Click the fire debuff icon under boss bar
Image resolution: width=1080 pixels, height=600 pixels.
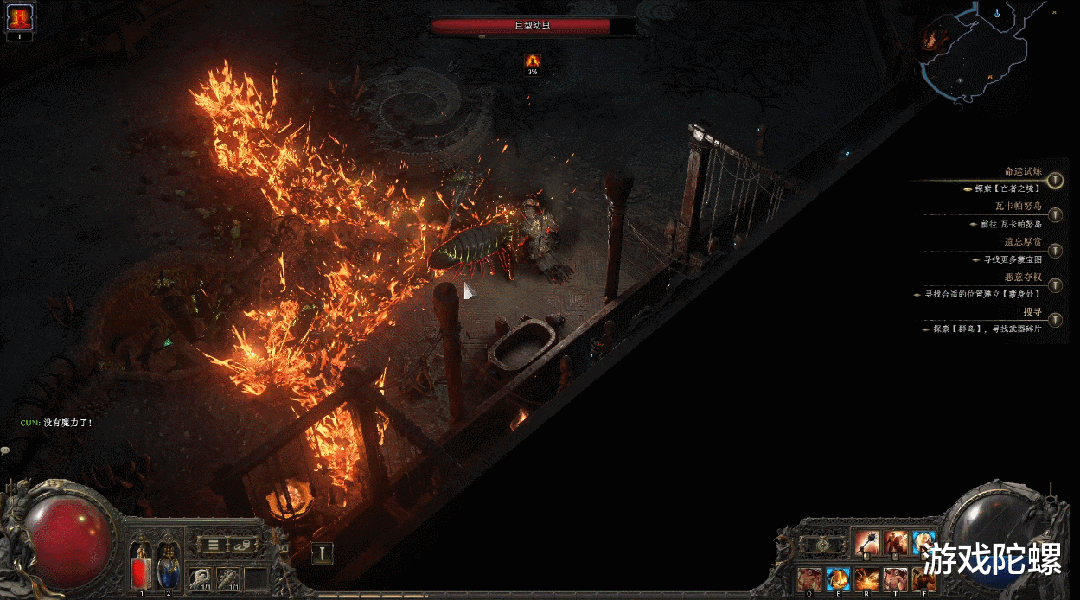click(x=533, y=61)
